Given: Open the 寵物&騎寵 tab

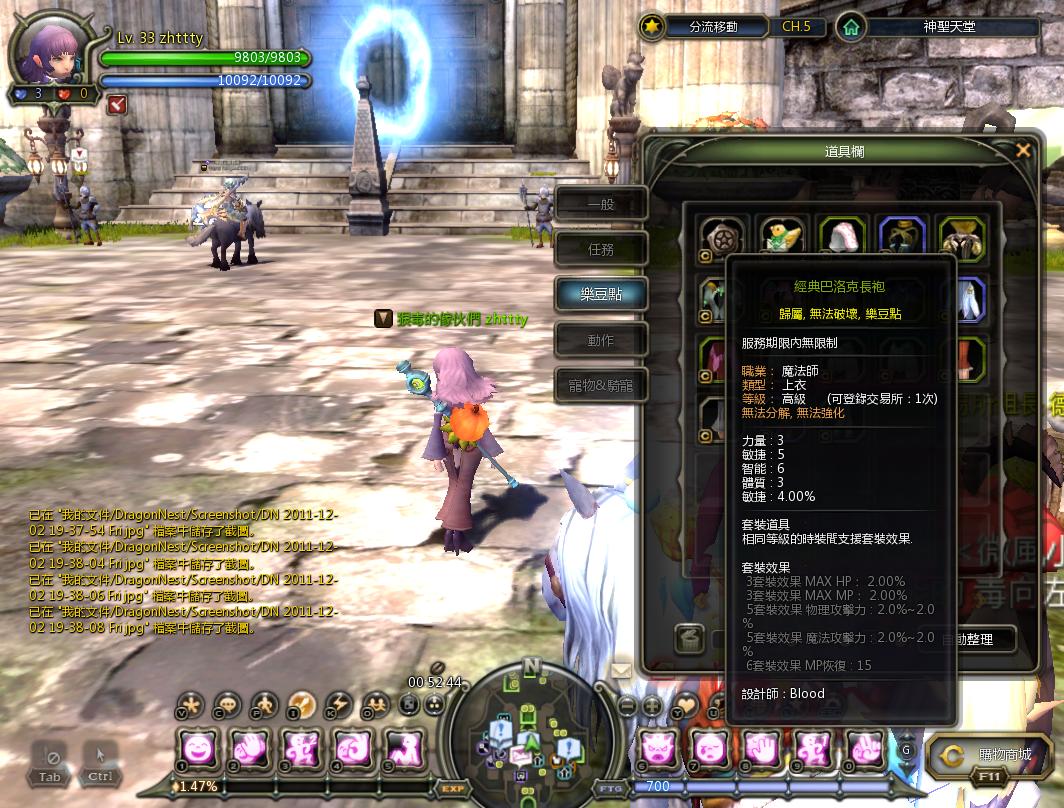Looking at the screenshot, I should 601,385.
